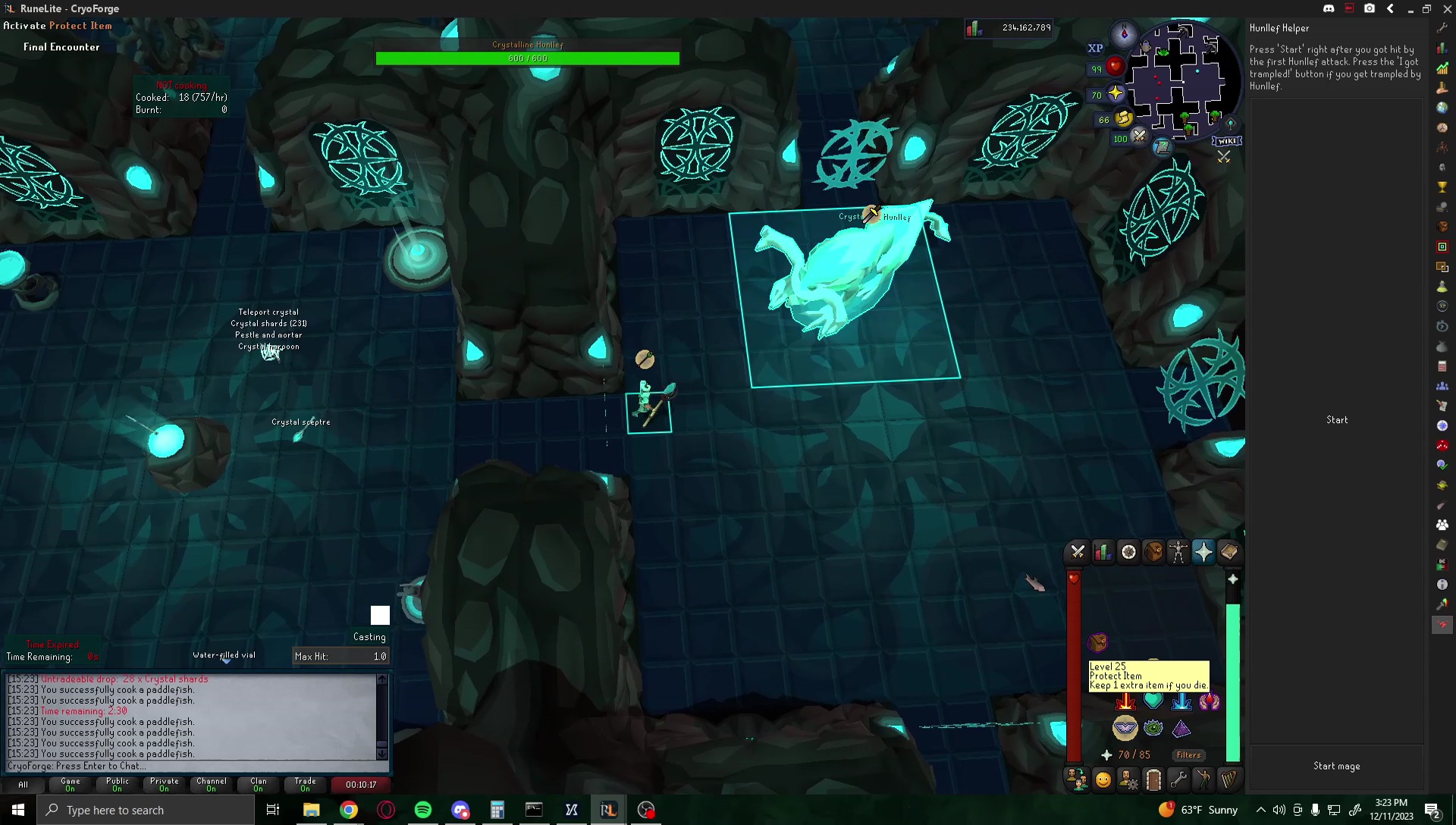Open the Friends list tab
The image size is (1456, 825).
click(1103, 779)
